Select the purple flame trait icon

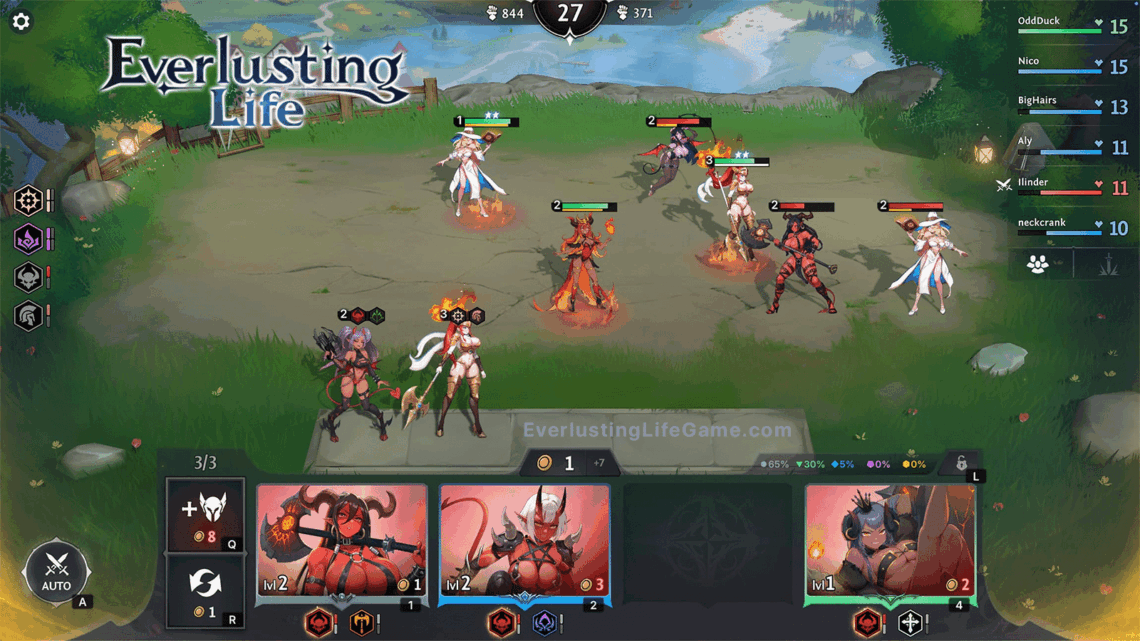(28, 240)
